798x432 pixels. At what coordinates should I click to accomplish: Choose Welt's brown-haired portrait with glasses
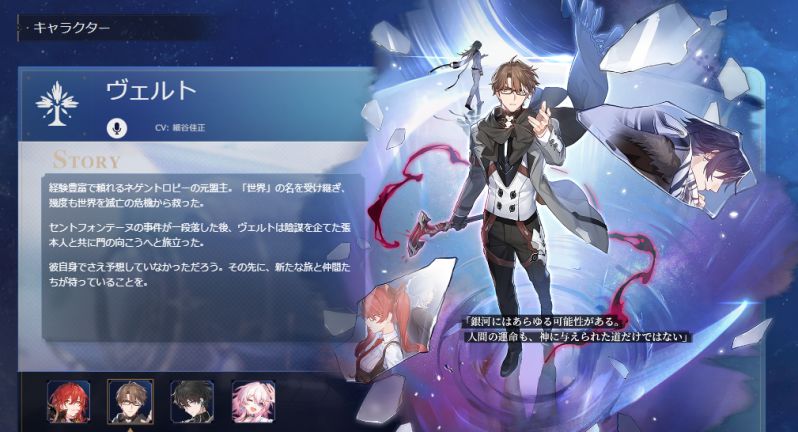point(128,399)
